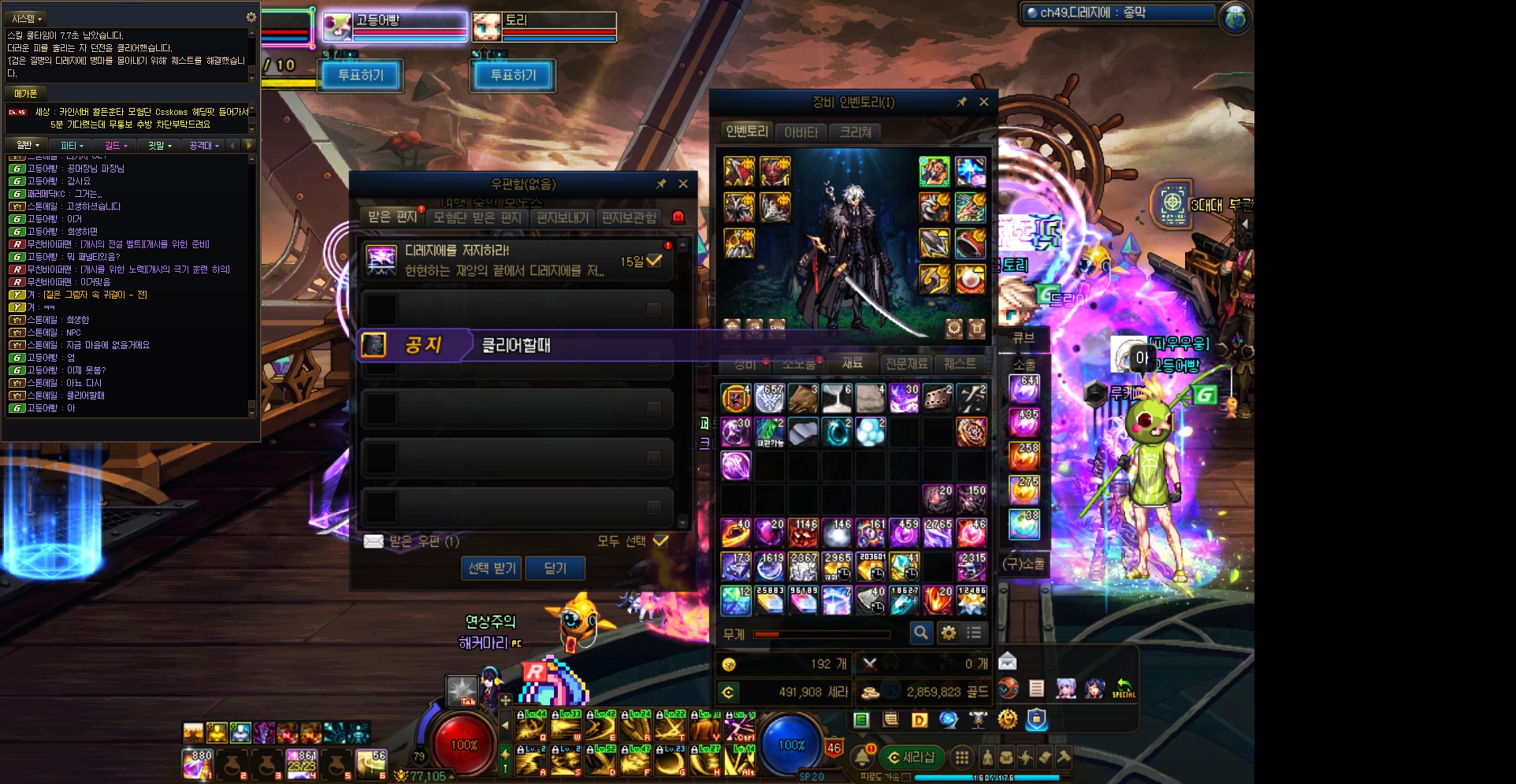Viewport: 1516px width, 784px height.
Task: Switch to the 퀘스트 item tab
Action: [x=960, y=364]
